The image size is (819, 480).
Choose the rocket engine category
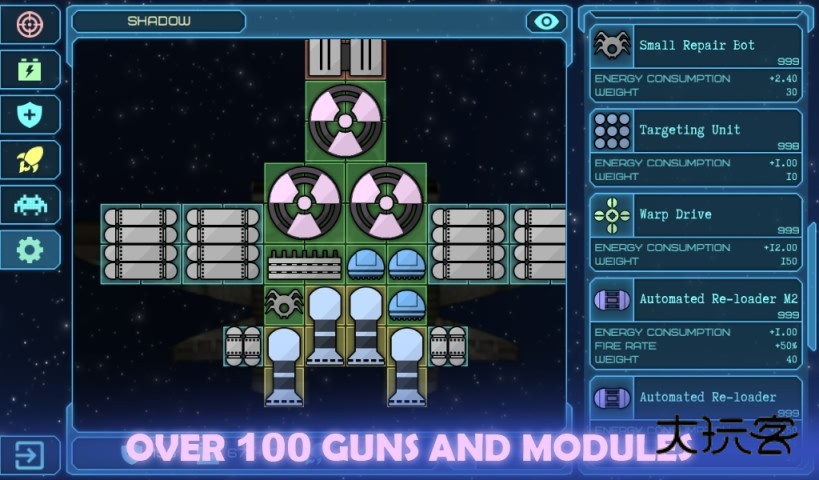click(x=29, y=159)
